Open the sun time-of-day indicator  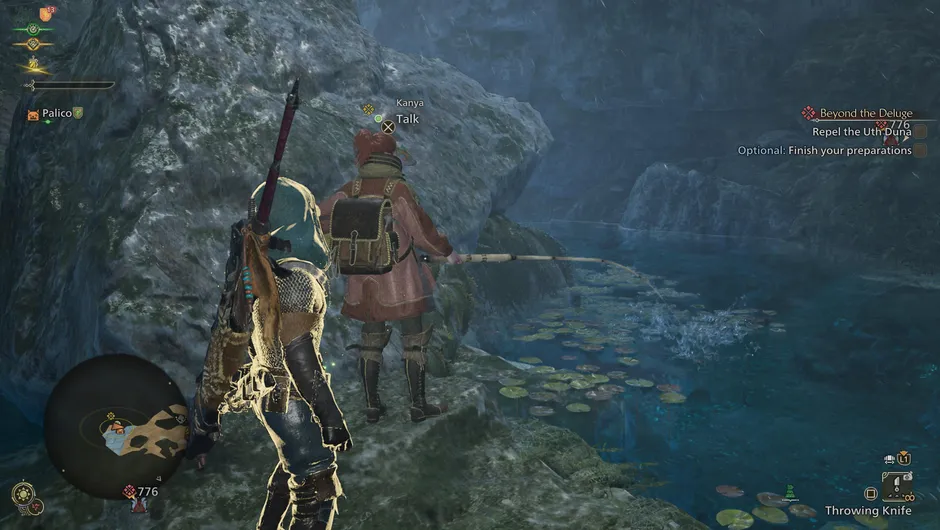(x=23, y=493)
